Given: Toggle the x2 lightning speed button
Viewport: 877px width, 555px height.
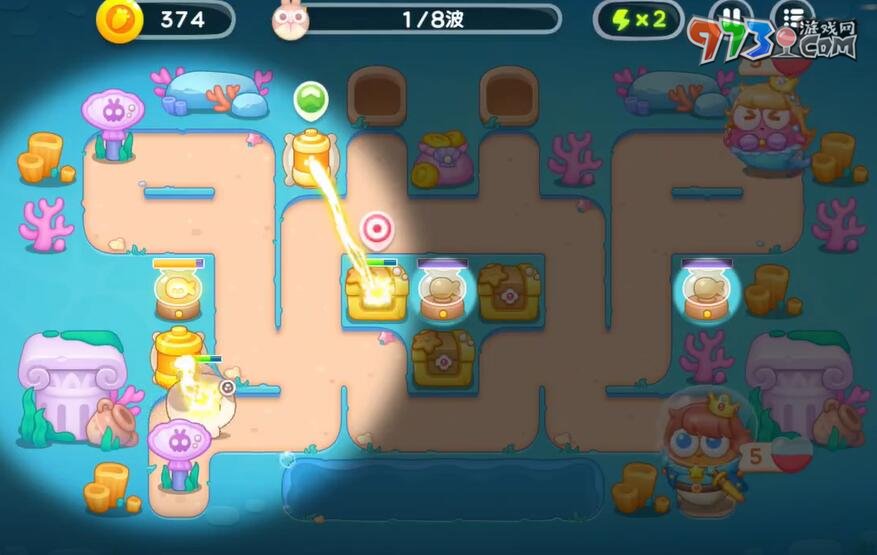Looking at the screenshot, I should point(638,20).
